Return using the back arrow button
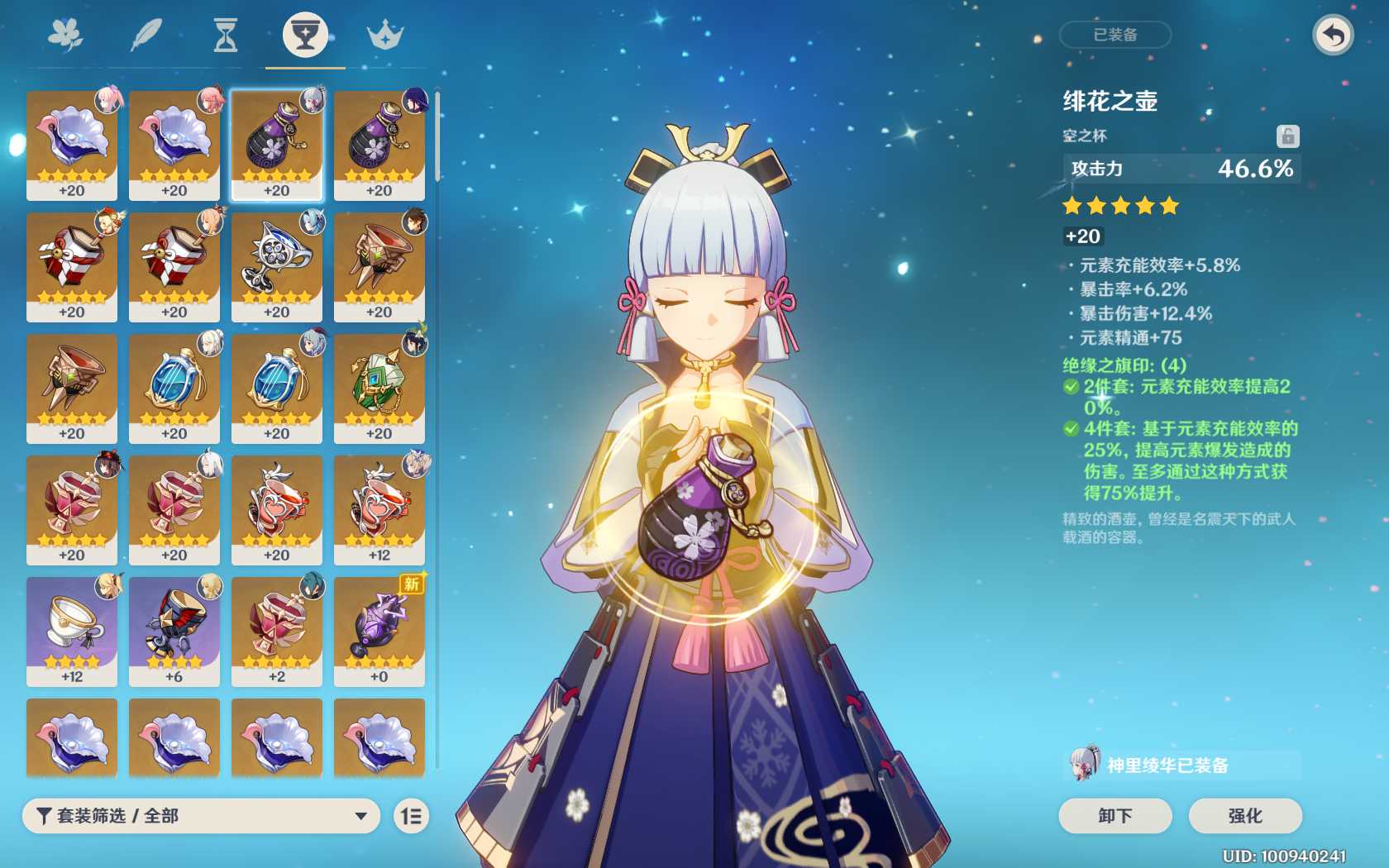Viewport: 1389px width, 868px height. [x=1333, y=36]
